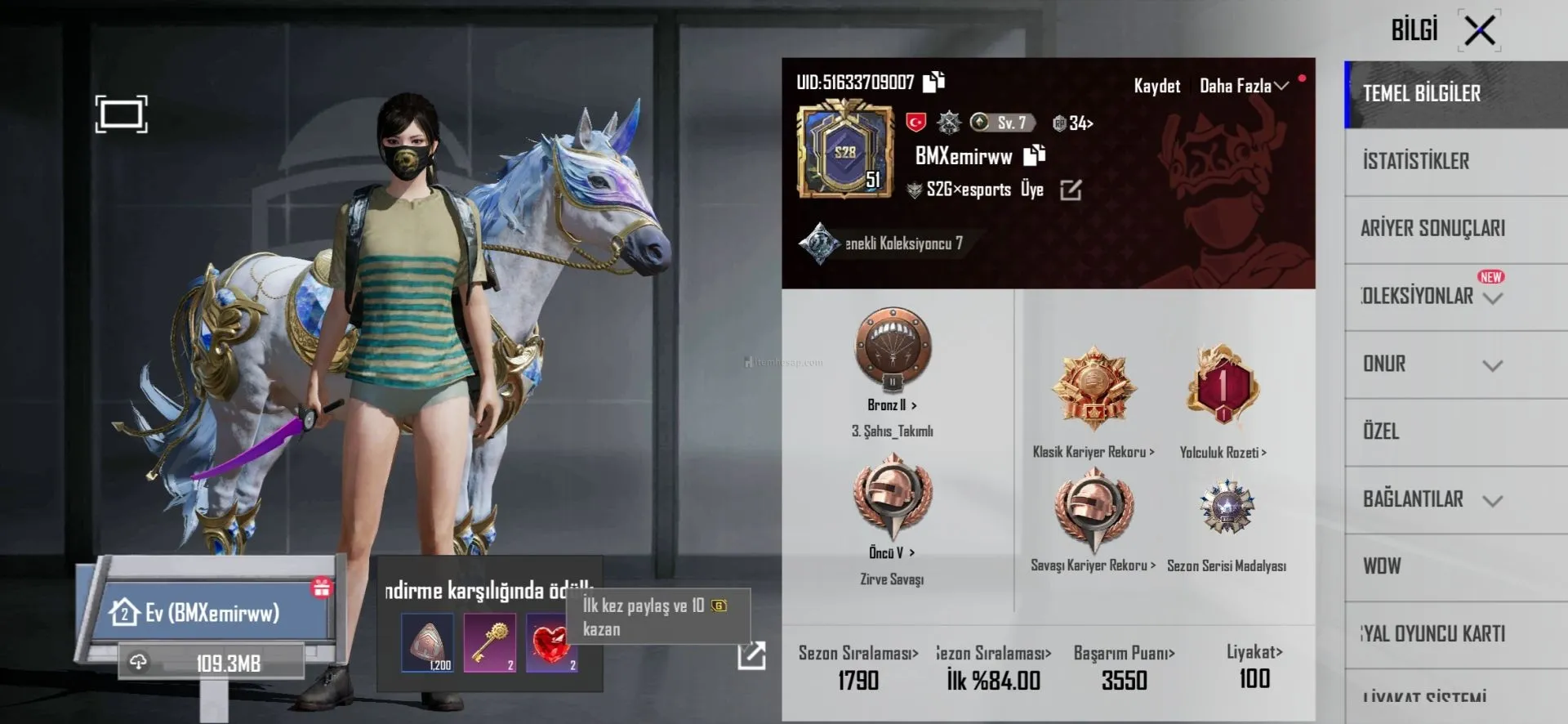Image resolution: width=1568 pixels, height=724 pixels.
Task: Edit the S2G×esports clan info
Action: click(x=1070, y=190)
